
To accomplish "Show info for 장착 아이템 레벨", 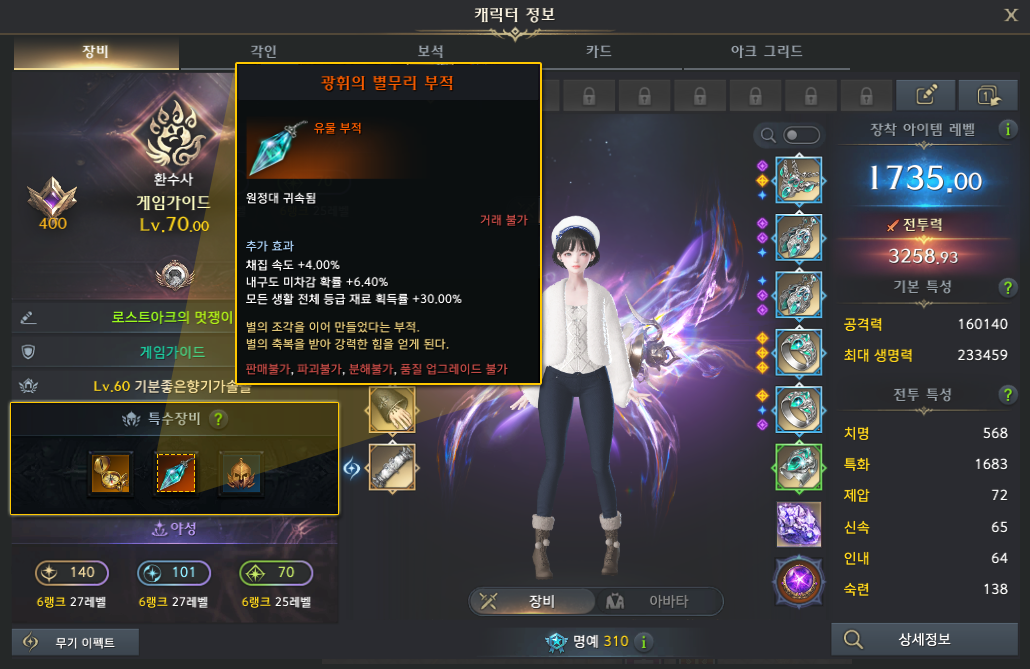I will pos(1007,130).
